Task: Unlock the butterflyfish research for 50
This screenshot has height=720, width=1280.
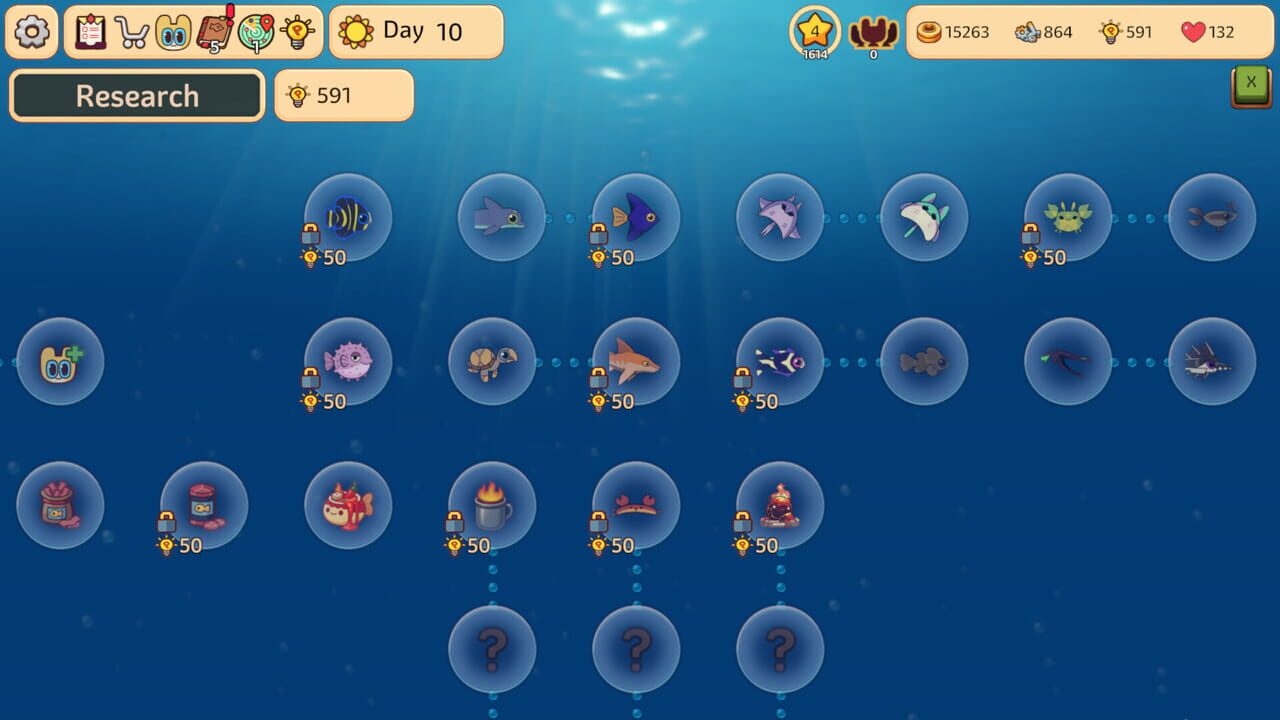Action: (348, 217)
